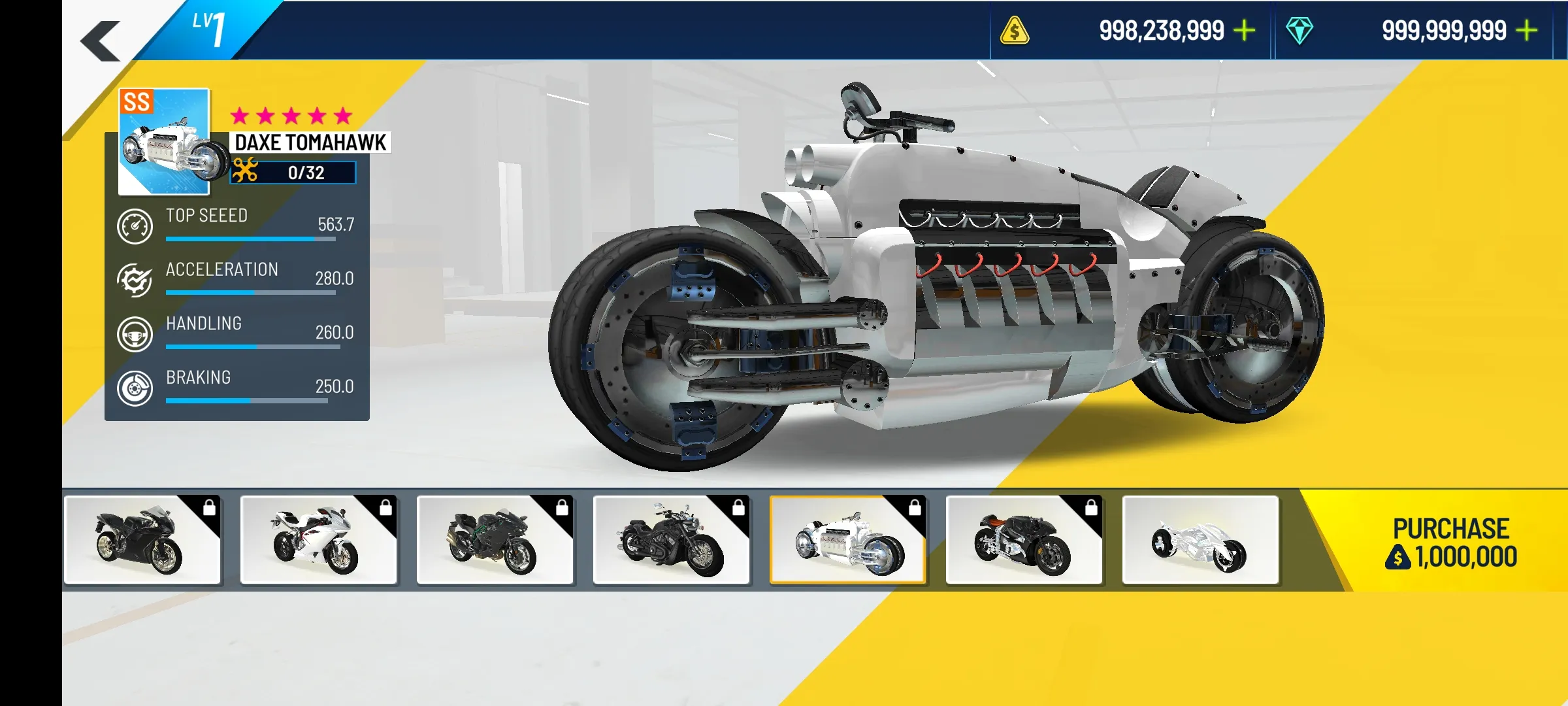This screenshot has height=706, width=1568.
Task: Choose the white sport bike thumbnail
Action: click(319, 540)
